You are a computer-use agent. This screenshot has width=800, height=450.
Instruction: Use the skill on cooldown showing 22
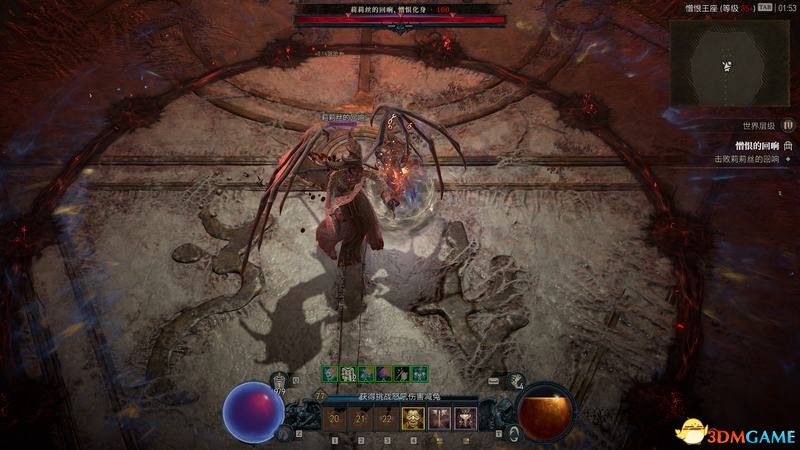click(x=387, y=420)
